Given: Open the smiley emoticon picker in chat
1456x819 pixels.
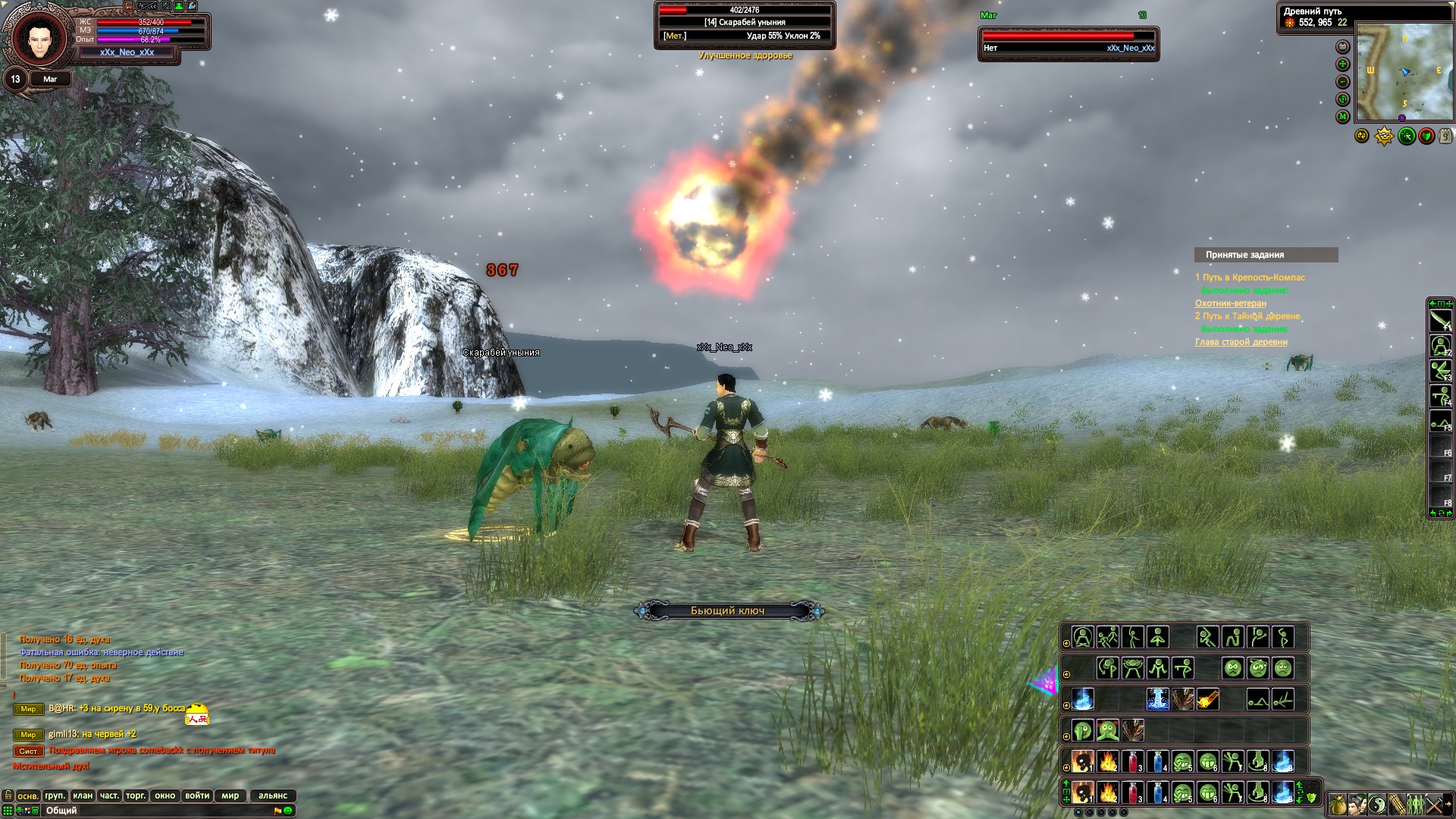Looking at the screenshot, I should (x=288, y=811).
